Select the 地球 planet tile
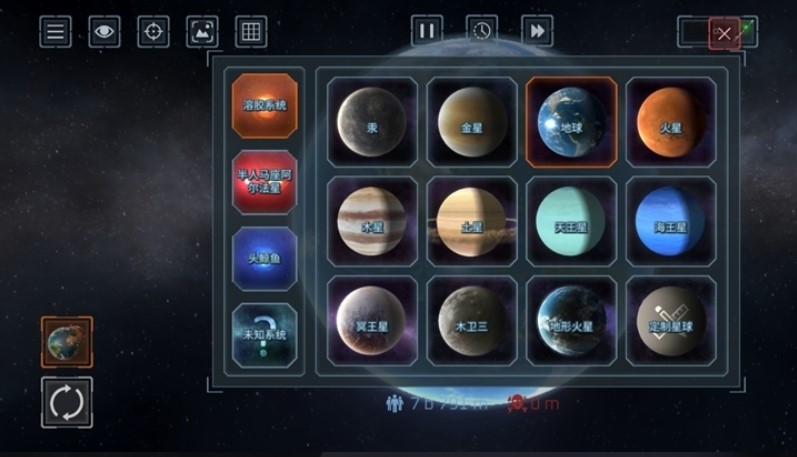The image size is (797, 457). 571,122
